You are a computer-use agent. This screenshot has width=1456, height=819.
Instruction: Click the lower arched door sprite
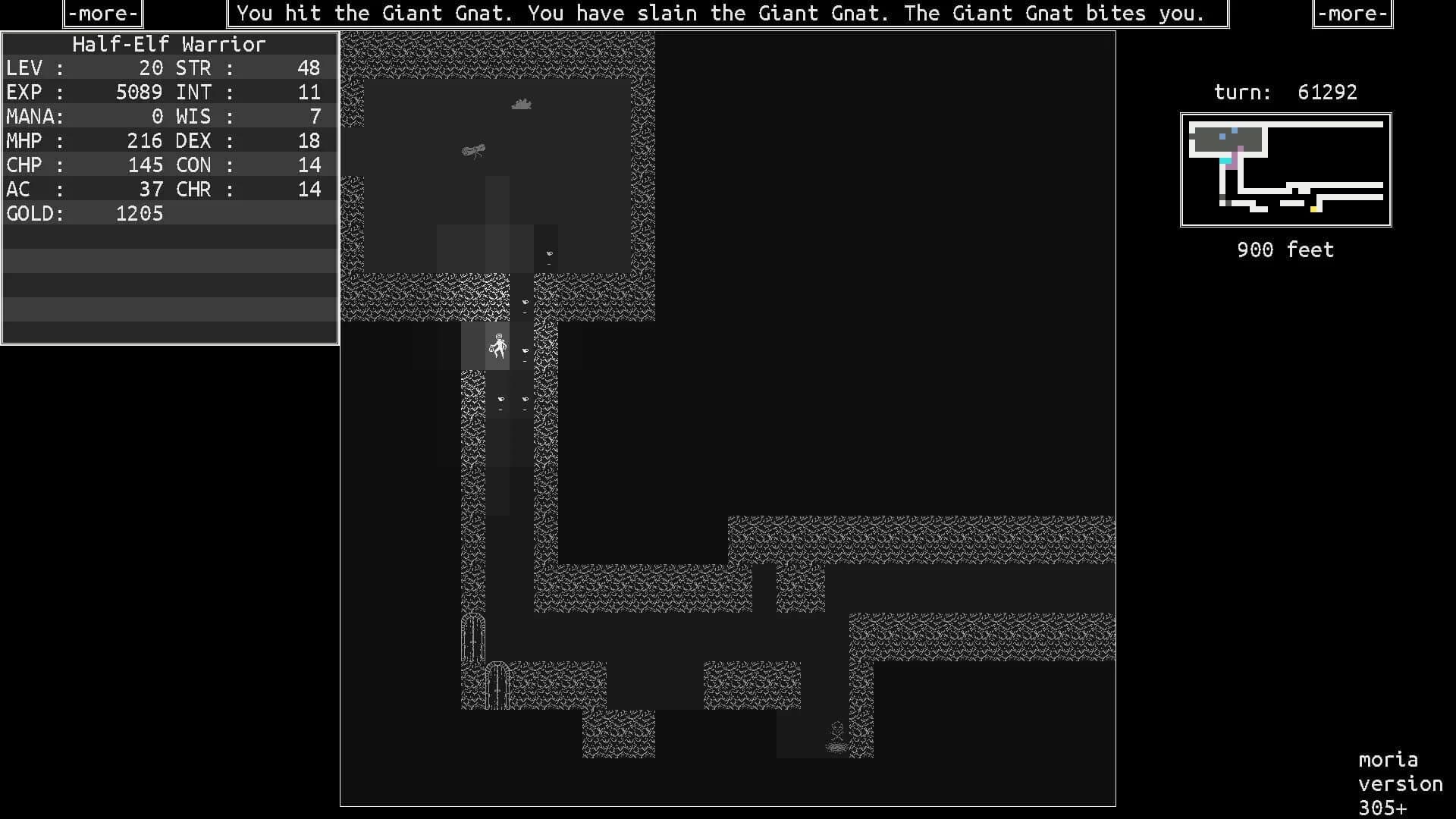click(498, 686)
